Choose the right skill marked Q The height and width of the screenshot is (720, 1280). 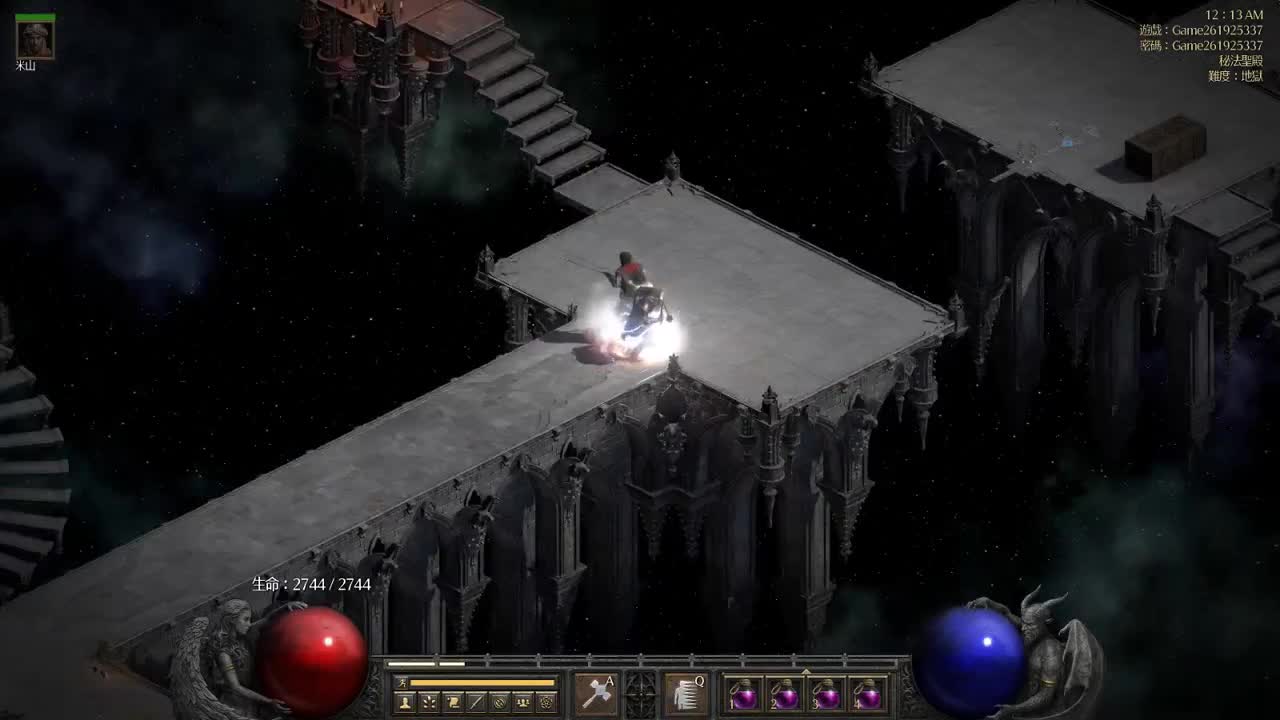pos(686,693)
